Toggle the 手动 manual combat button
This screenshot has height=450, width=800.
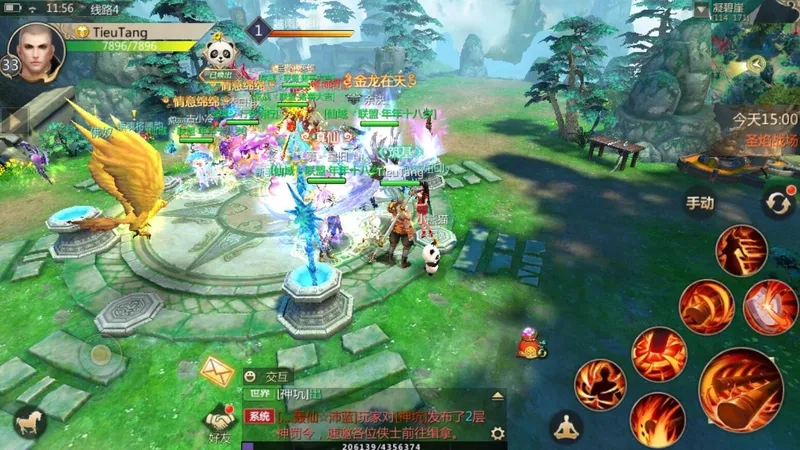pyautogui.click(x=700, y=202)
